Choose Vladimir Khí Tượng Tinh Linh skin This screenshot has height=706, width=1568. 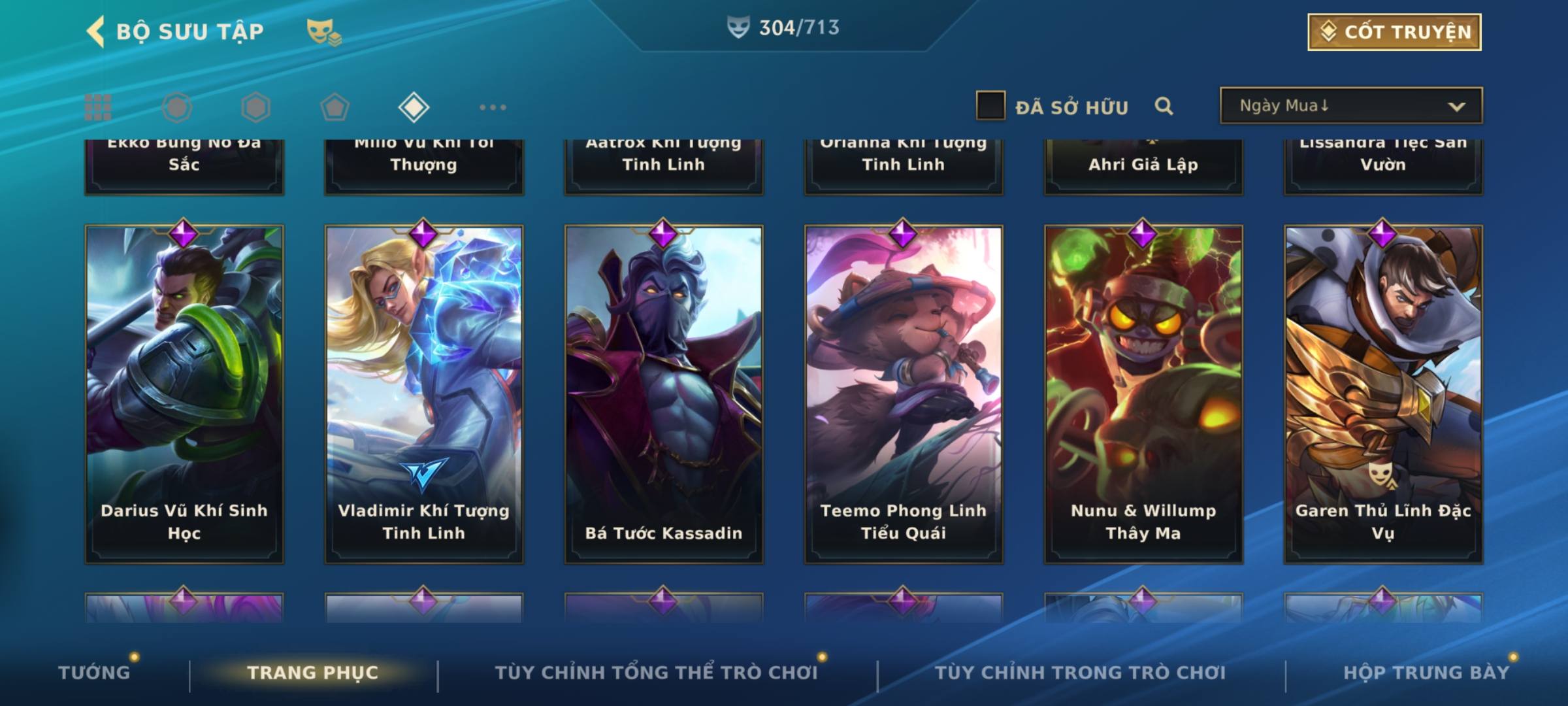pos(424,394)
